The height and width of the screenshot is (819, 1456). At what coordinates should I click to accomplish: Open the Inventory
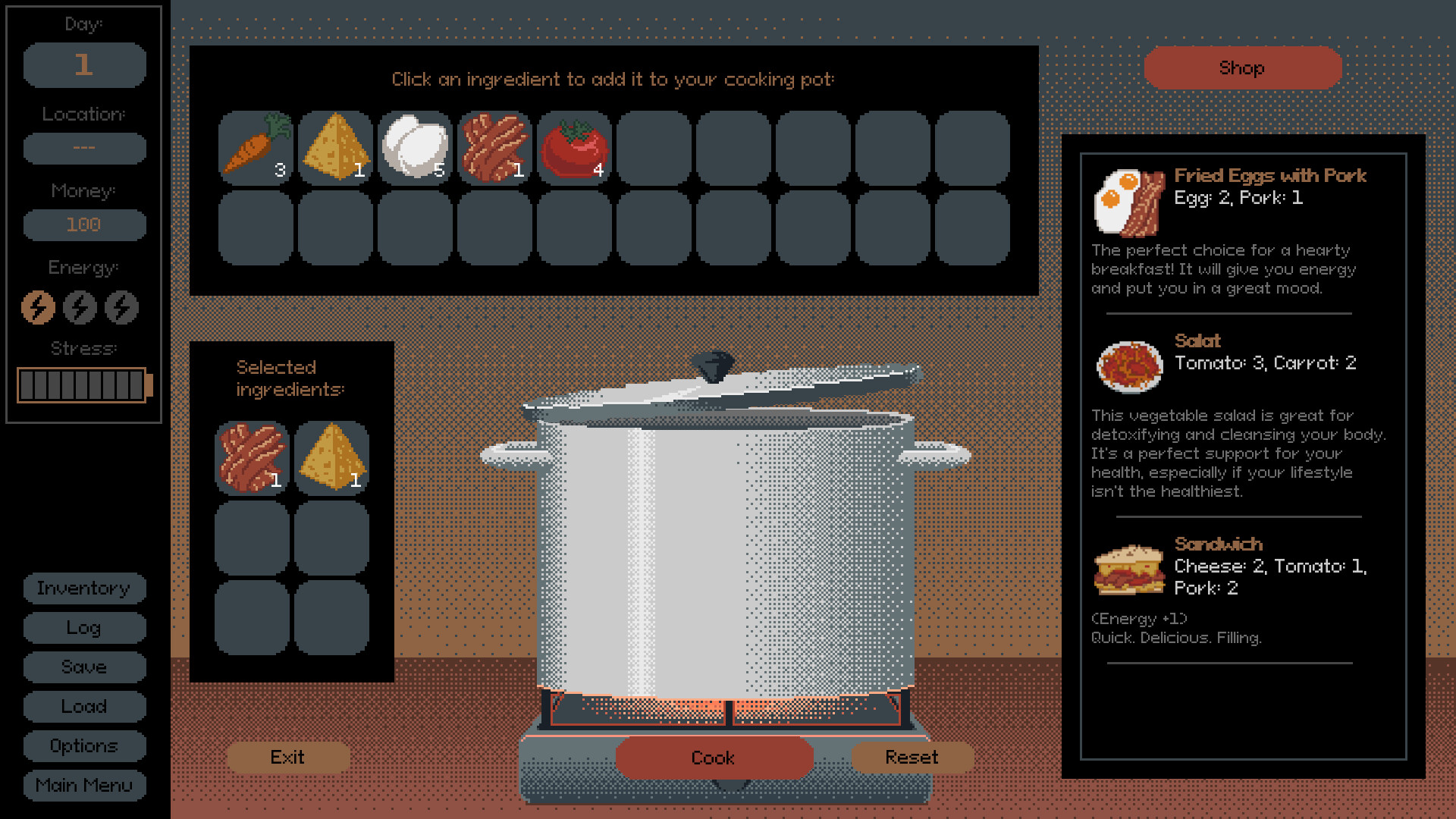click(x=84, y=588)
